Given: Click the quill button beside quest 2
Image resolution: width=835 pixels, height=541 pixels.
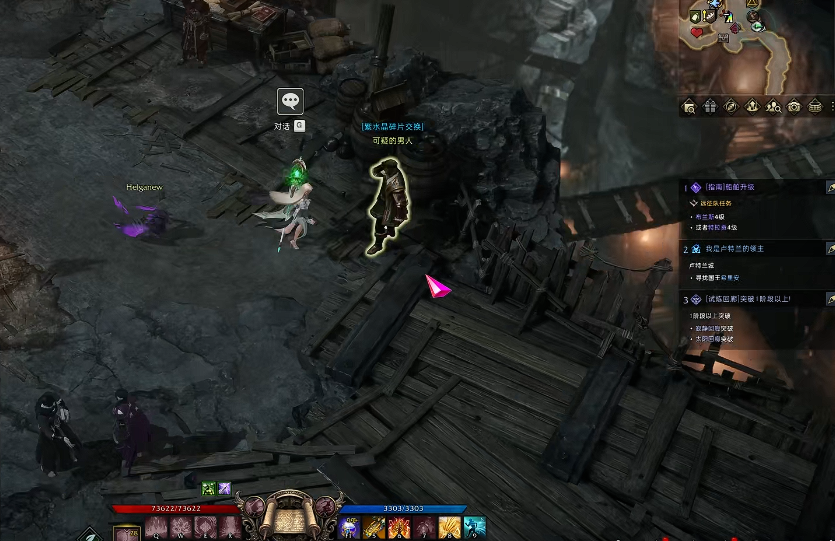Looking at the screenshot, I should coord(829,248).
